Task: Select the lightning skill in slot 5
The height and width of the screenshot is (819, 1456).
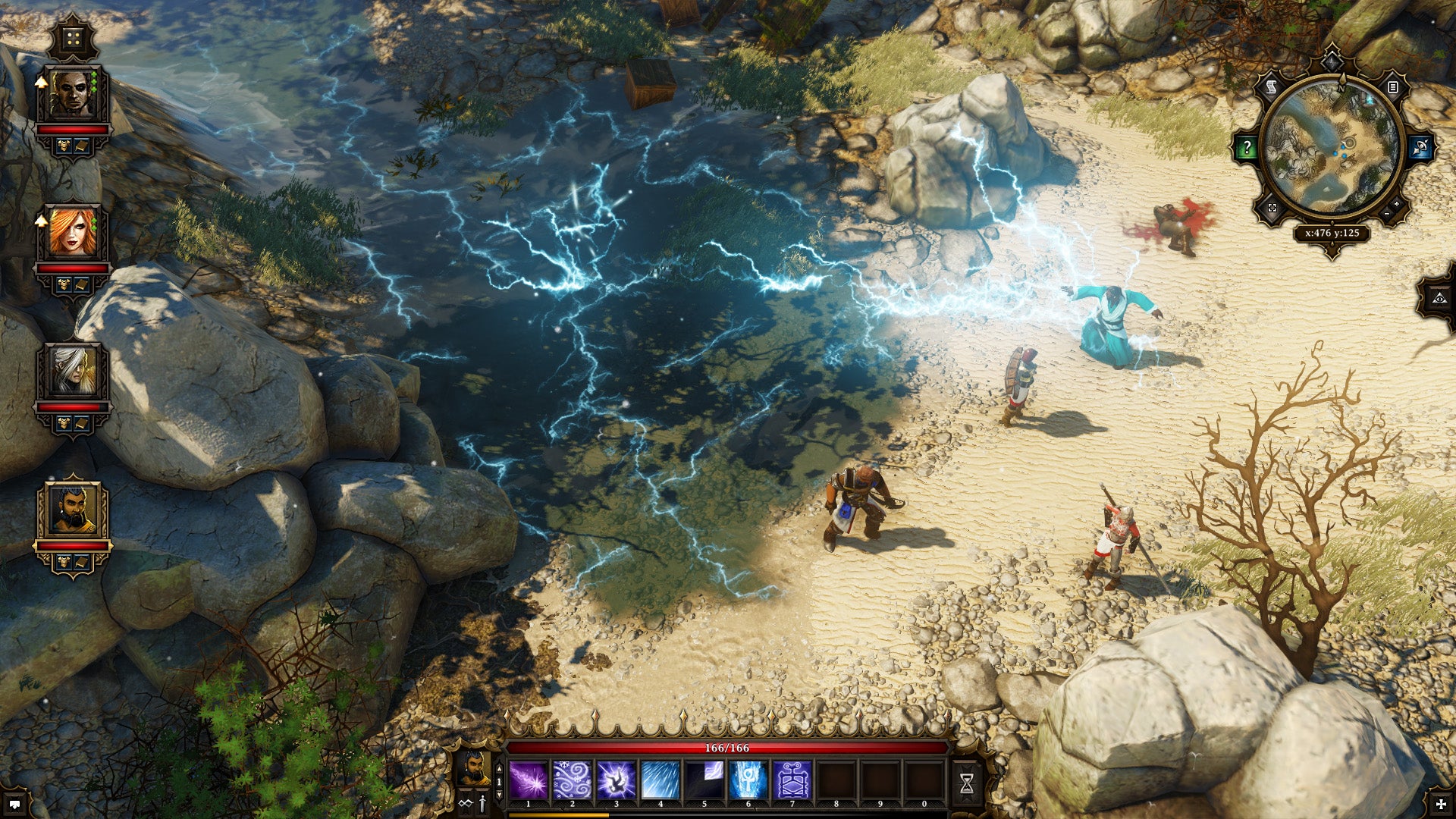Action: click(x=704, y=780)
